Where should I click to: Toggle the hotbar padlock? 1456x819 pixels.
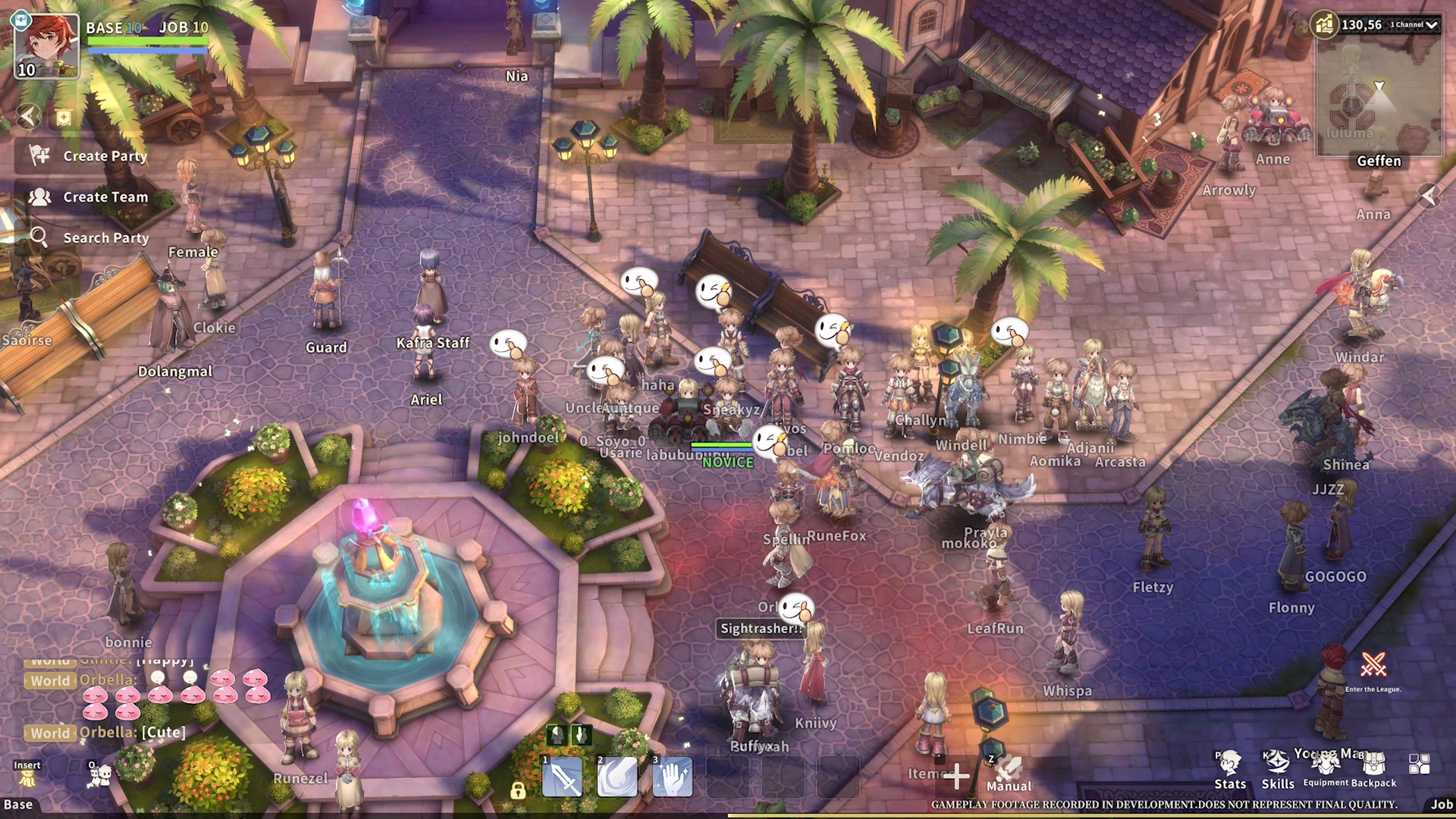coord(518,792)
